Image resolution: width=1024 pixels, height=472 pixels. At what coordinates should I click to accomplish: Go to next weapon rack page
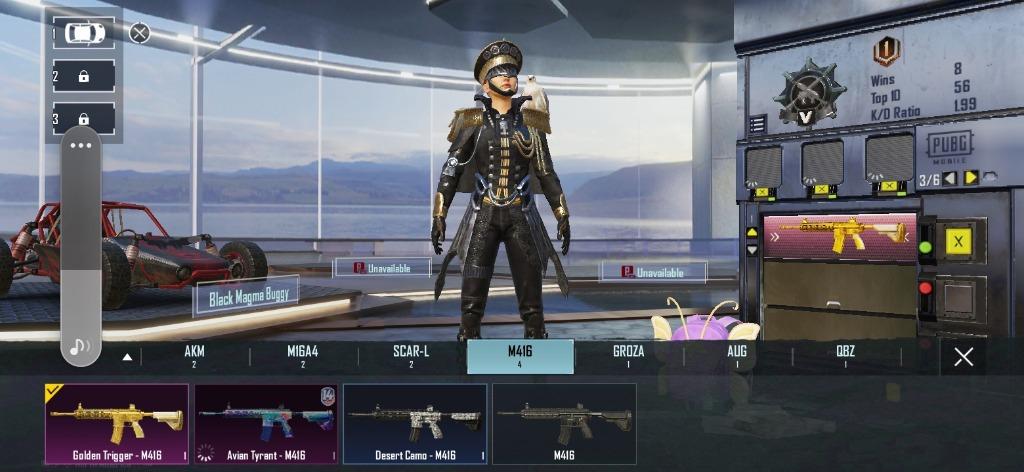coord(970,178)
